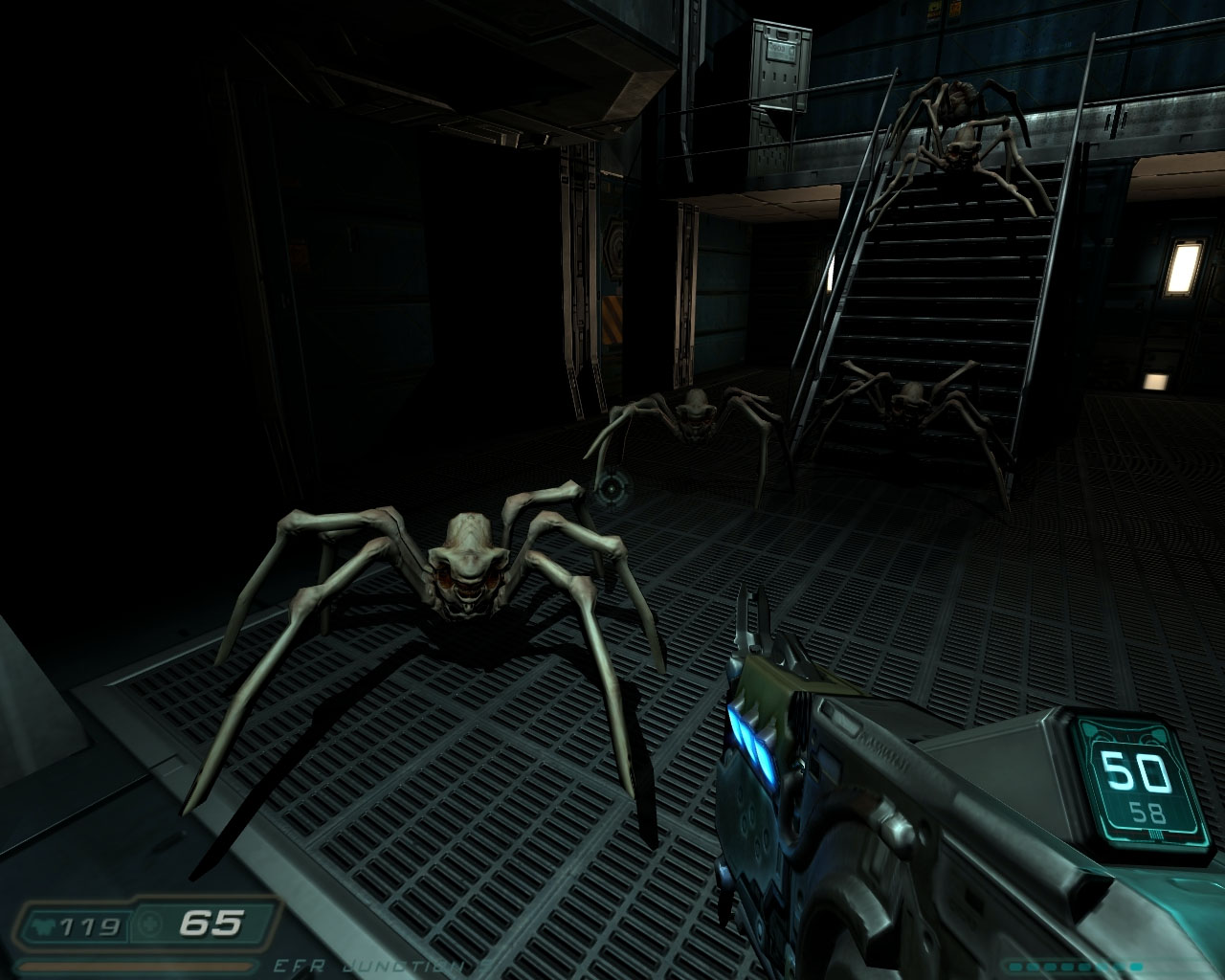
Task: Click the glowing blue cells on the machine gun
Action: pos(755,742)
